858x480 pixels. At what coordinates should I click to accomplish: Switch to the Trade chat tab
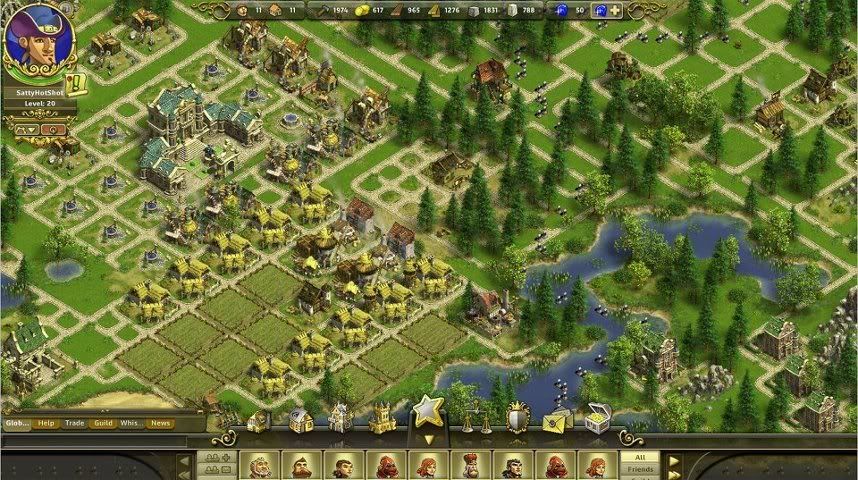pyautogui.click(x=75, y=423)
